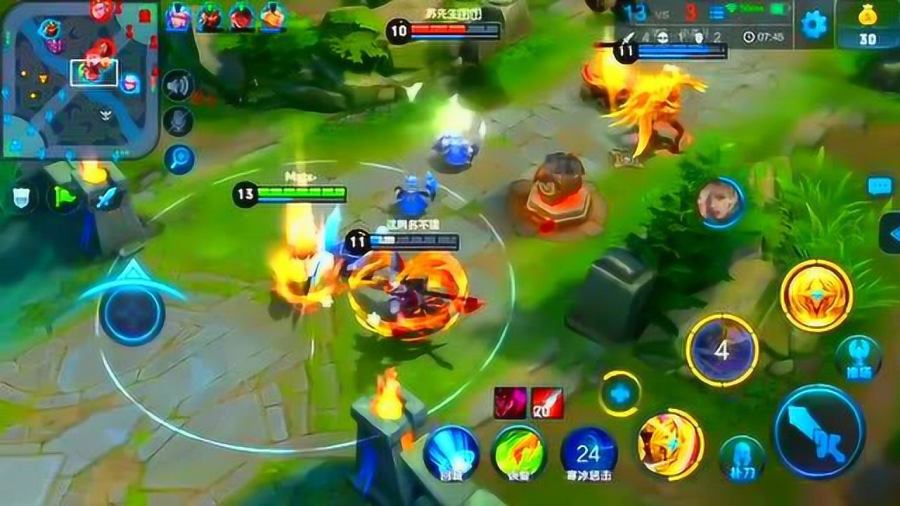Open the gold shop money bag
900x506 pixels.
866,24
